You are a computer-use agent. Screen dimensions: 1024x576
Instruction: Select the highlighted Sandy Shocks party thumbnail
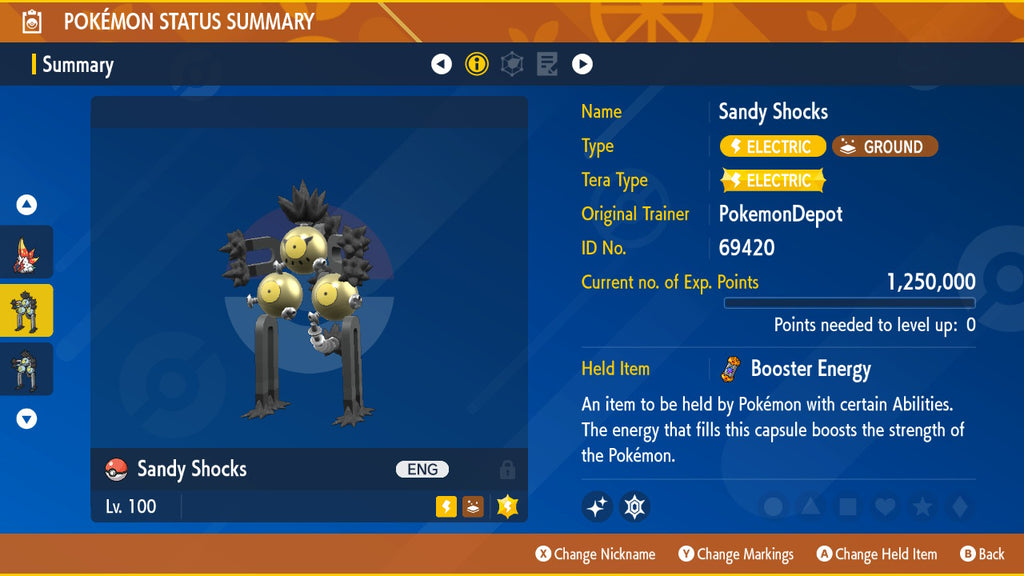point(27,311)
